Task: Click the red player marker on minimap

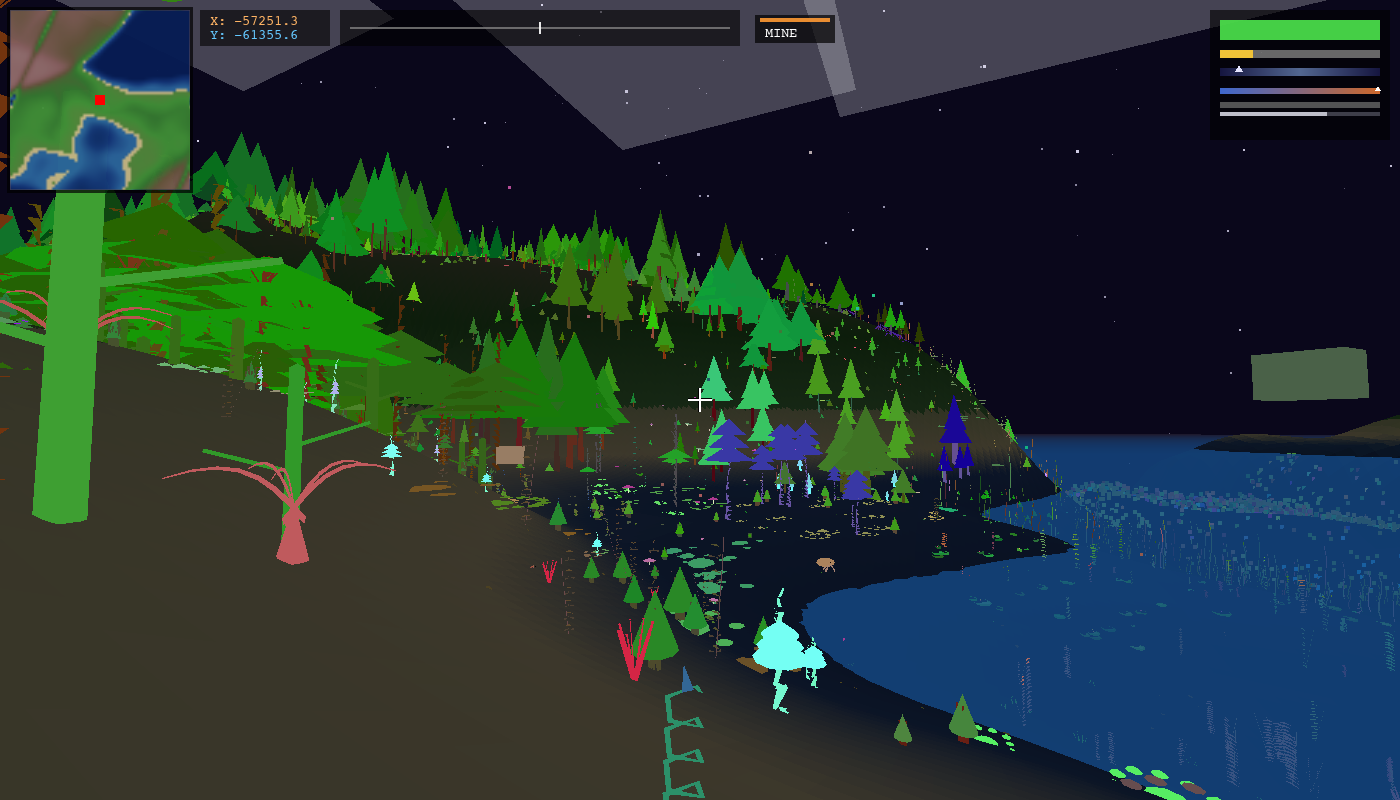Action: [x=100, y=100]
